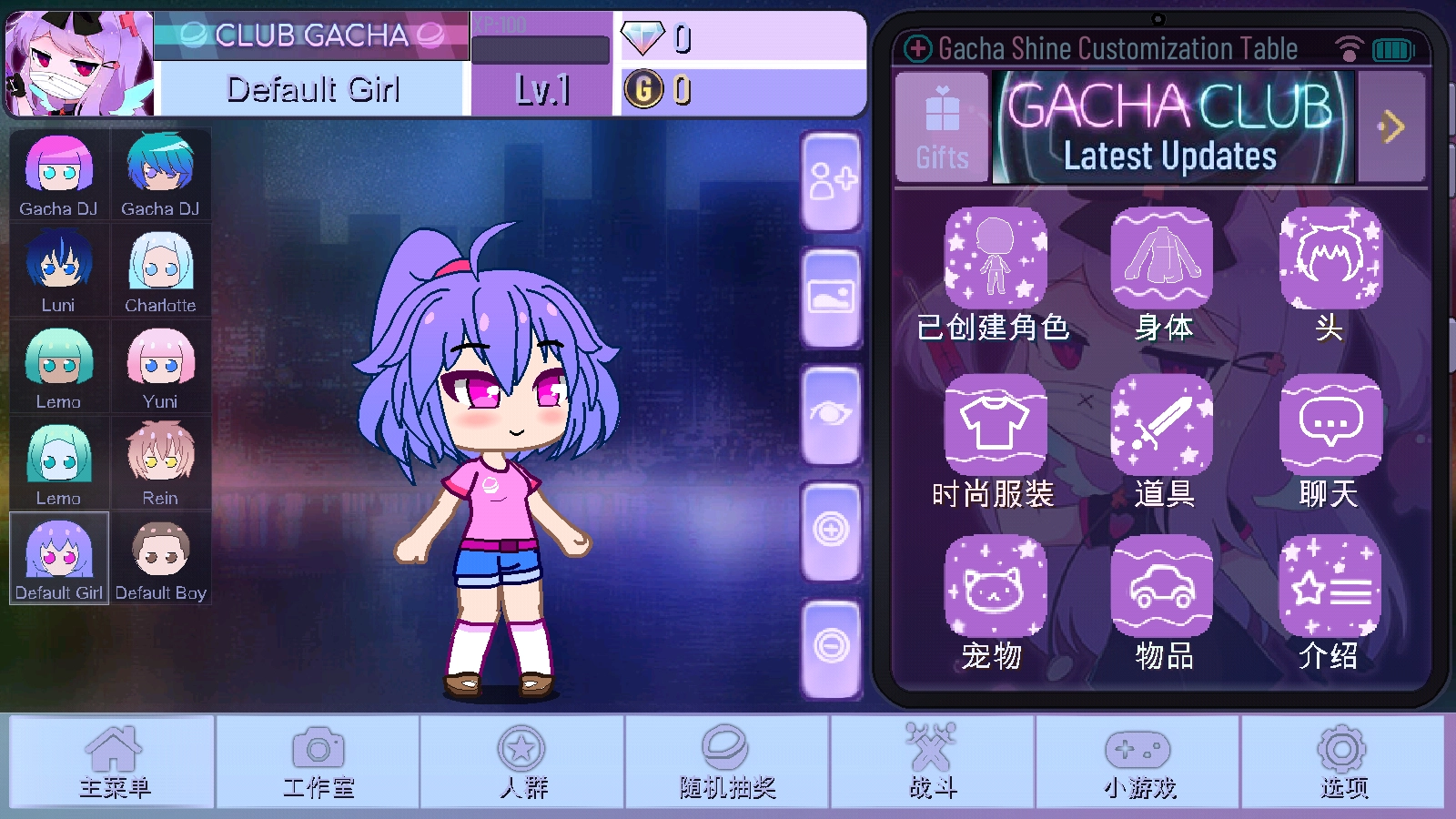
Task: Select the Default Boy character
Action: click(x=161, y=559)
